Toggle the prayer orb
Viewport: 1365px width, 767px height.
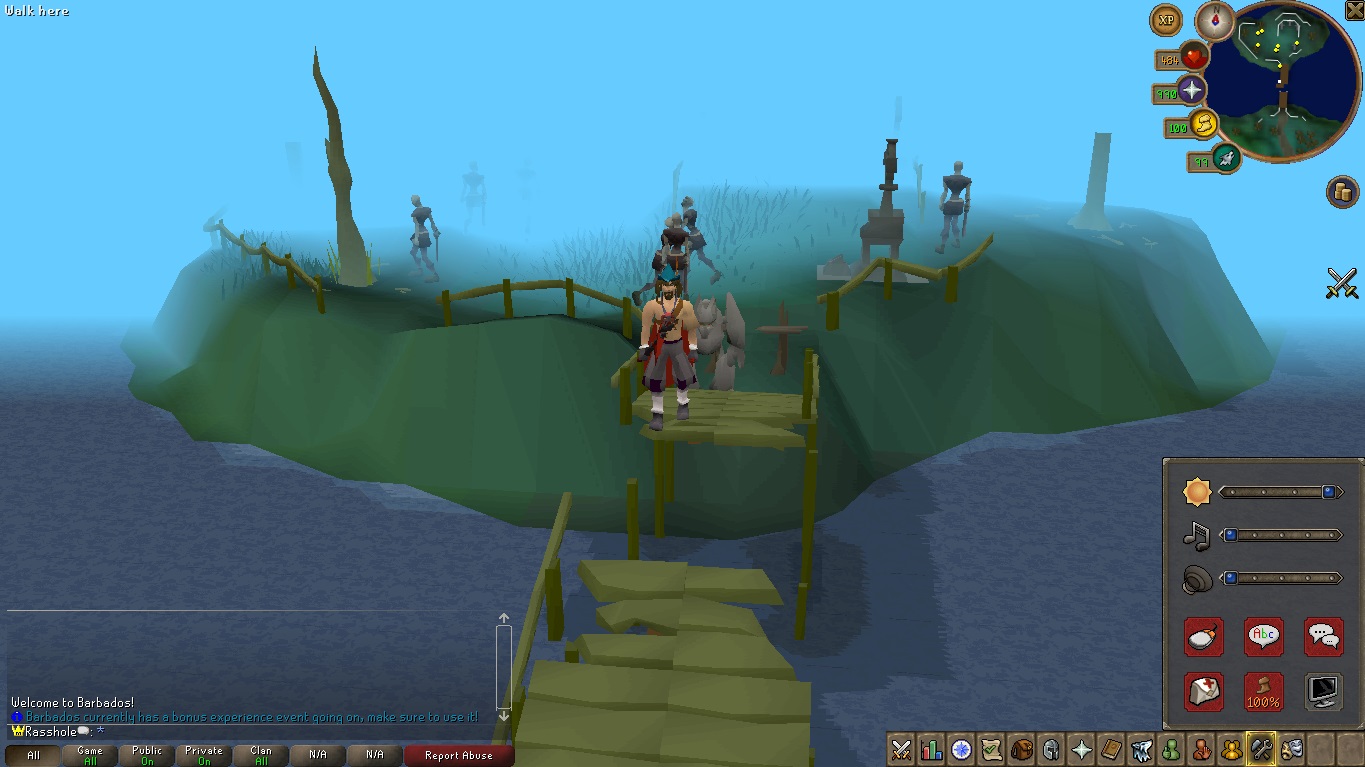(1191, 91)
